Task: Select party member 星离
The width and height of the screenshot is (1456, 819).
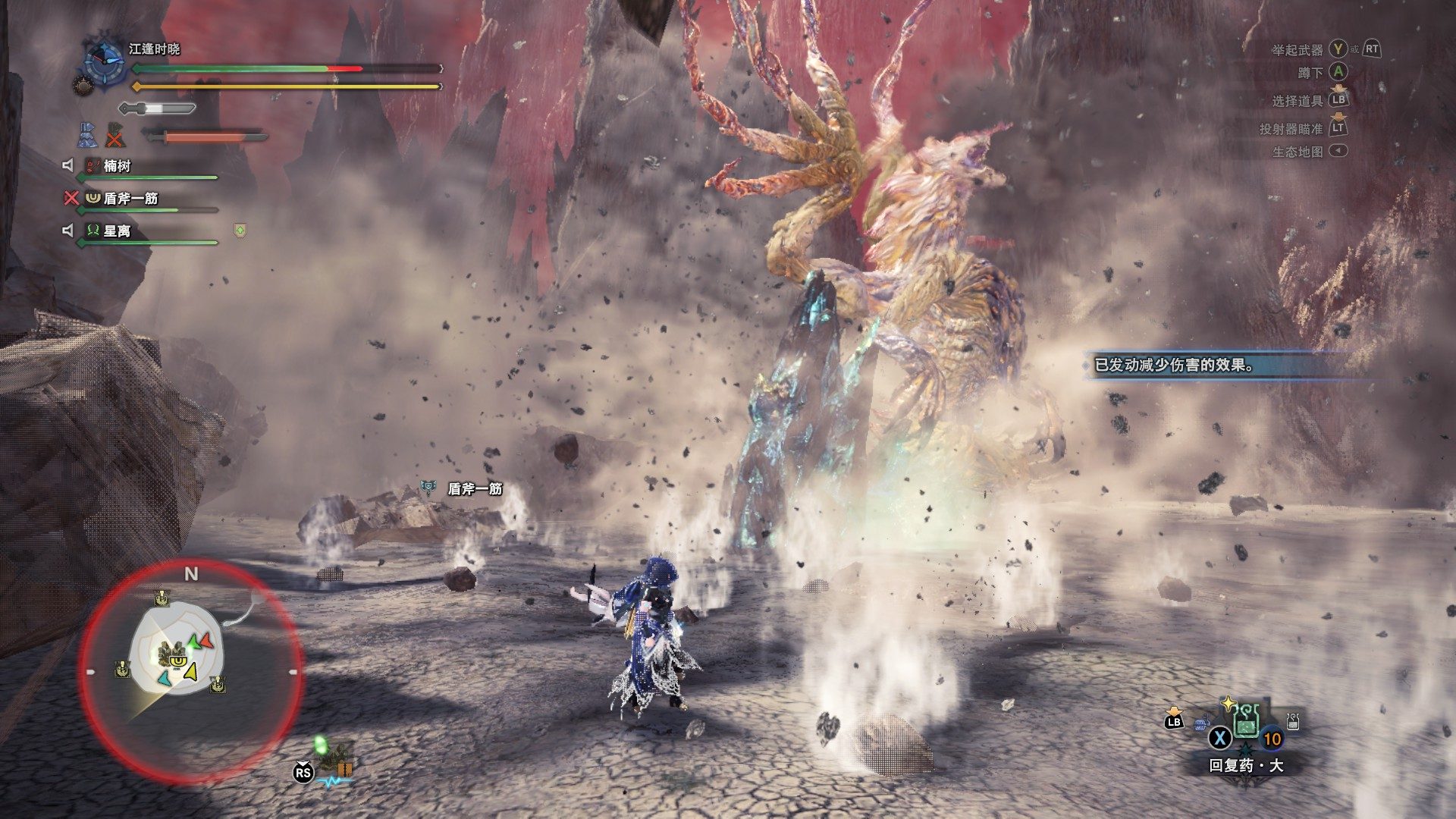Action: coord(118,231)
